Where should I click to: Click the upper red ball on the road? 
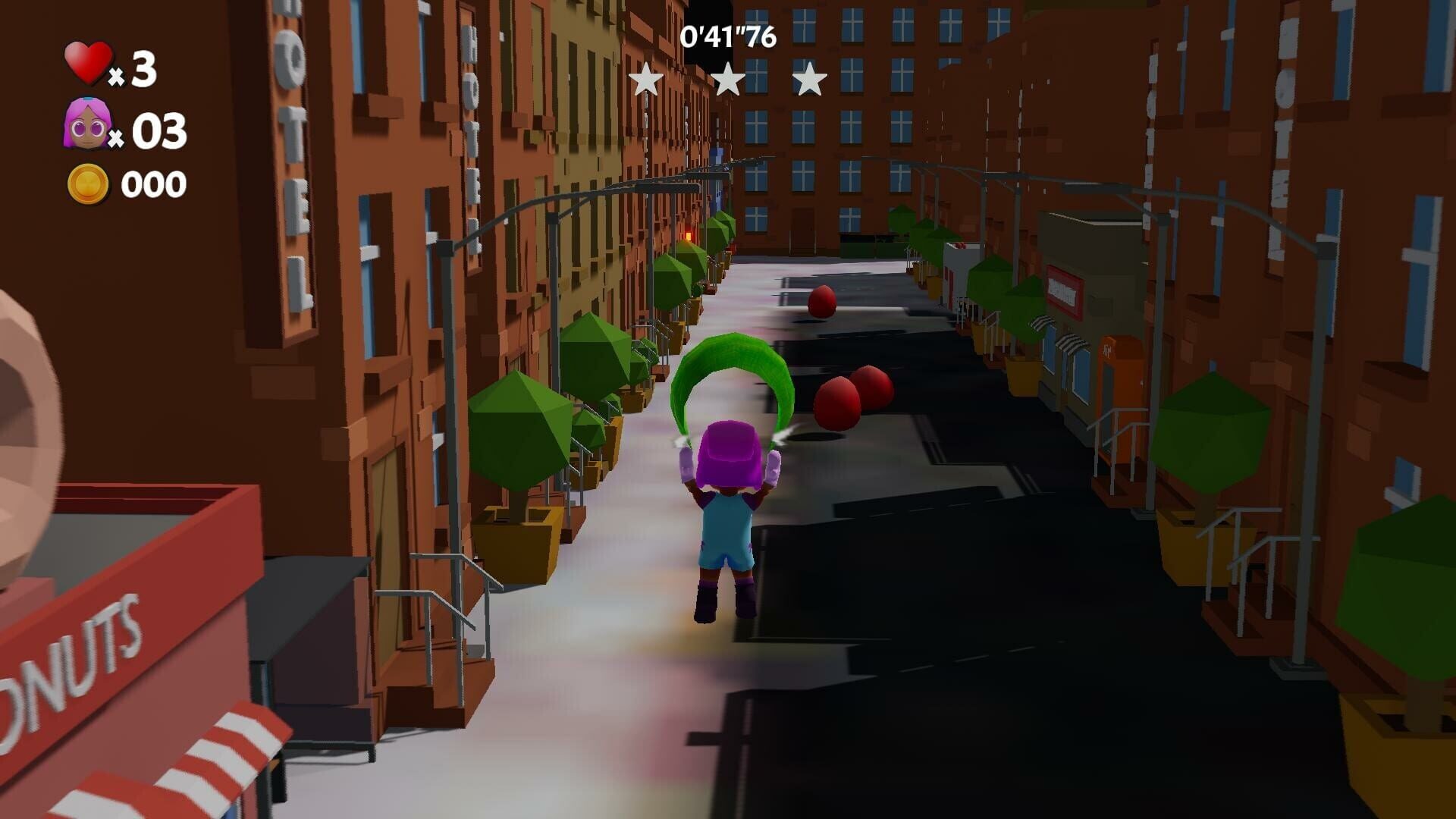[x=821, y=303]
